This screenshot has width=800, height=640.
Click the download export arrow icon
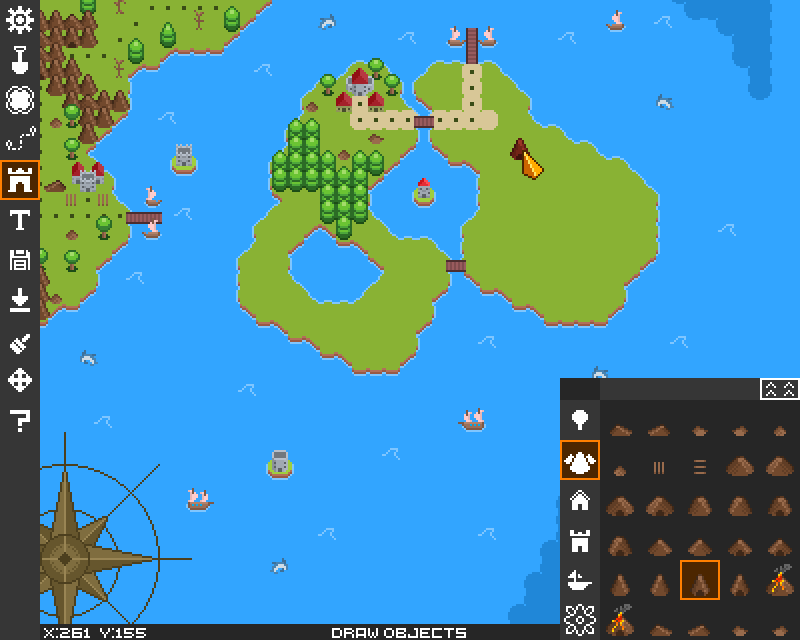pos(20,300)
